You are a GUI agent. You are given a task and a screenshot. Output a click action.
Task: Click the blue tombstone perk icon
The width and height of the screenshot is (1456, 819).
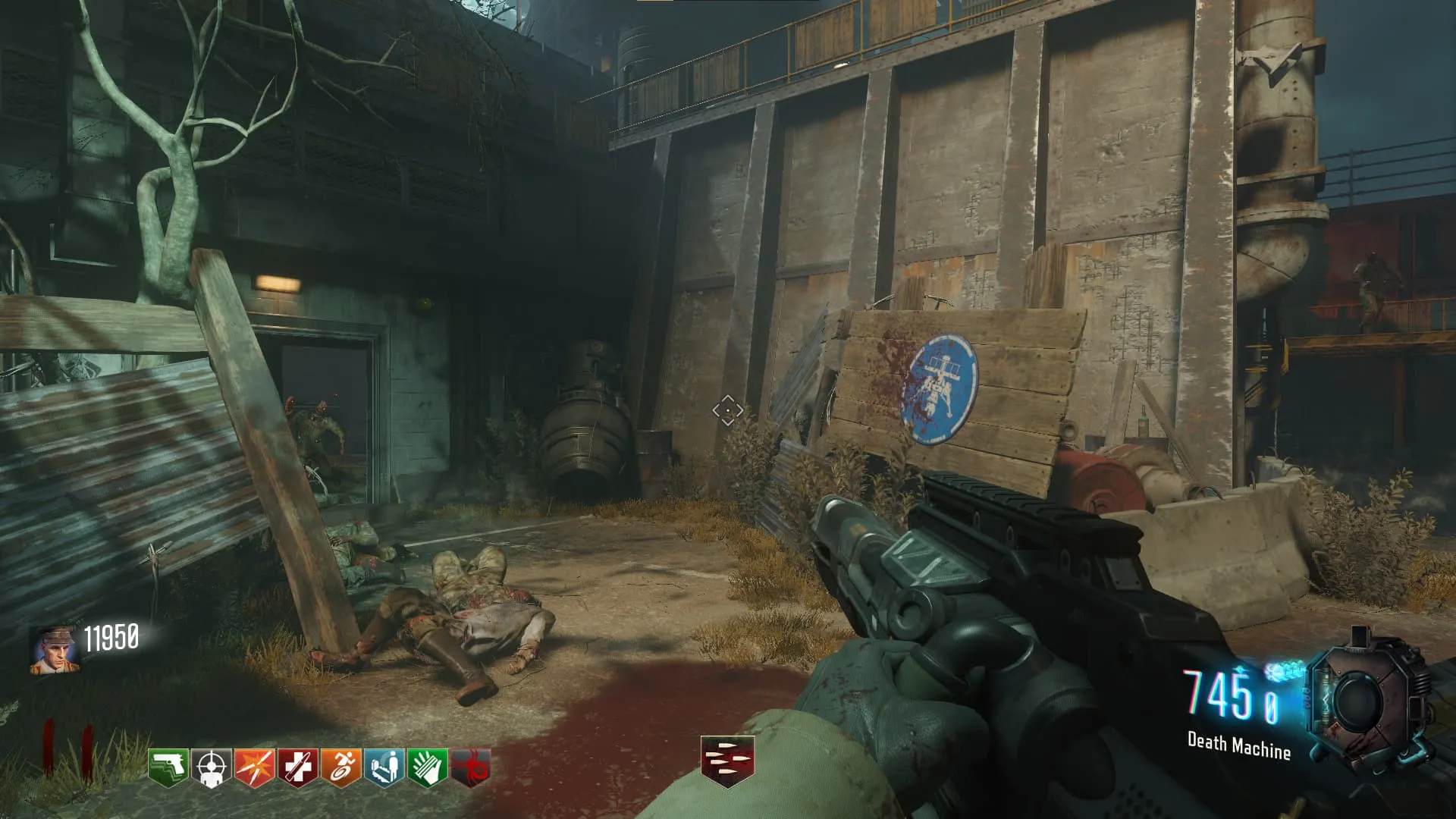pos(384,767)
